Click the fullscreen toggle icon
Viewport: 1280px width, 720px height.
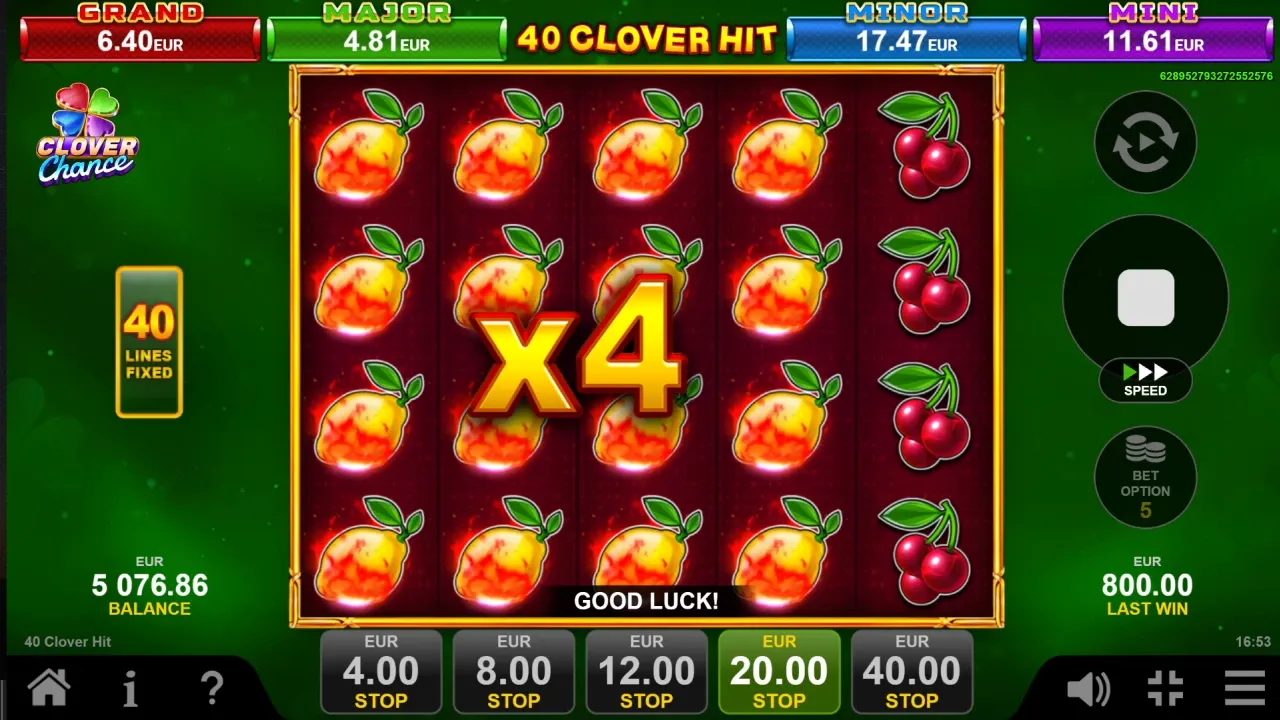point(1163,688)
